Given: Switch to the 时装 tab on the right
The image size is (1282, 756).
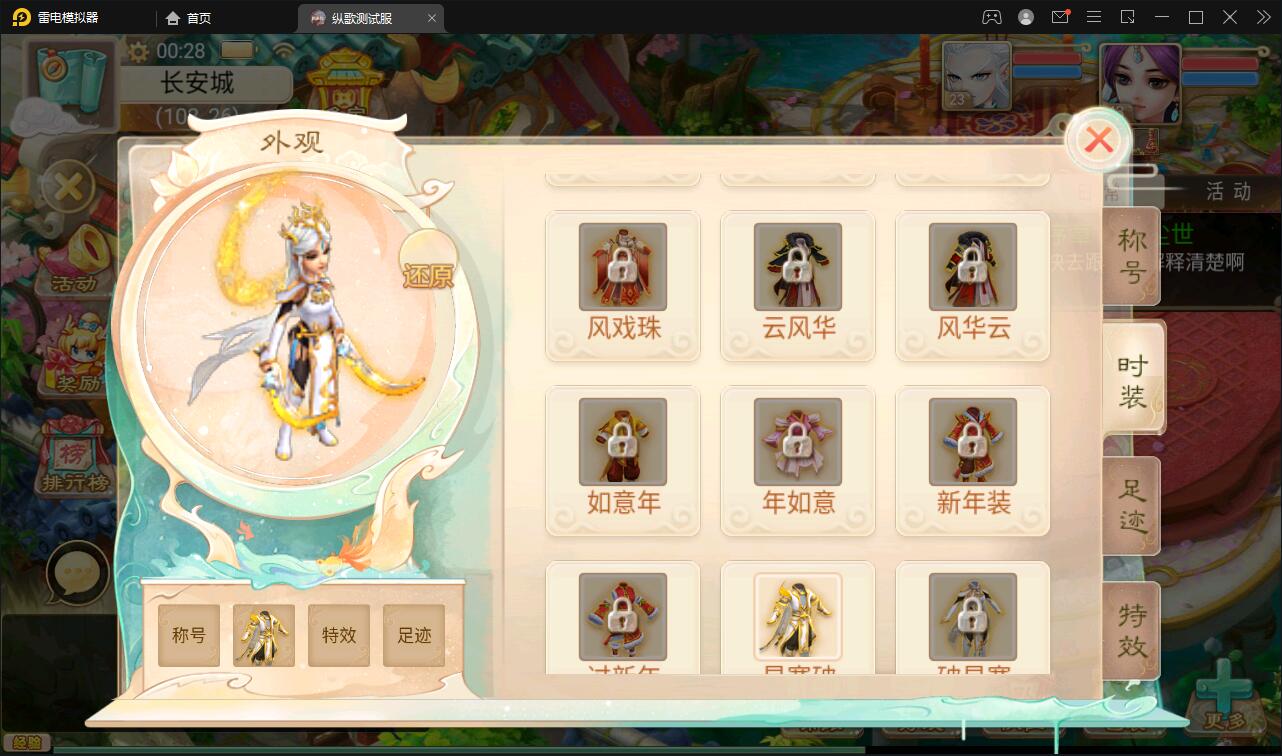Looking at the screenshot, I should click(x=1134, y=377).
